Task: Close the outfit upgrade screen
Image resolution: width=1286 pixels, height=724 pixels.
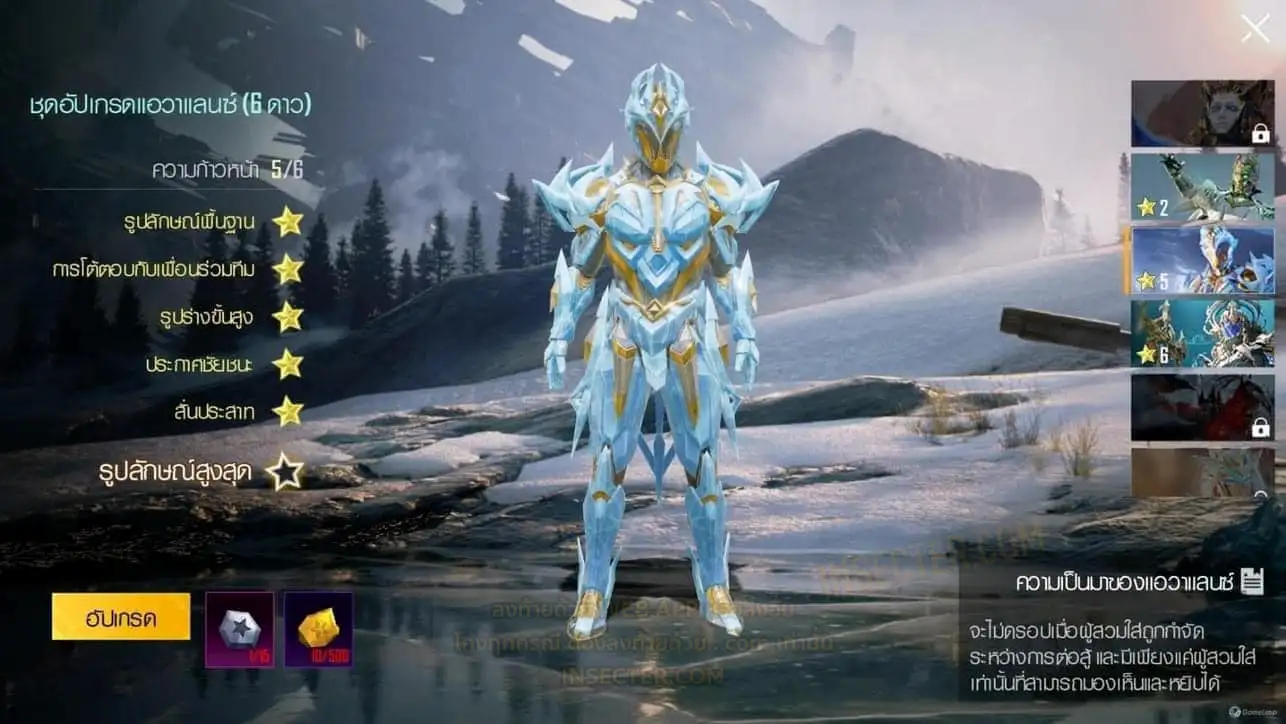Action: pos(1254,29)
